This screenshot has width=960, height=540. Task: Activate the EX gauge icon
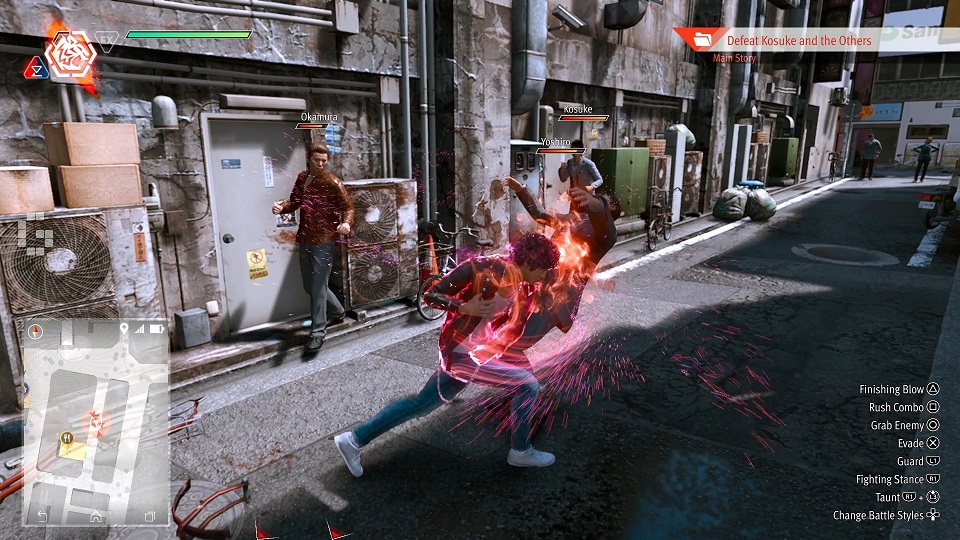pos(106,41)
